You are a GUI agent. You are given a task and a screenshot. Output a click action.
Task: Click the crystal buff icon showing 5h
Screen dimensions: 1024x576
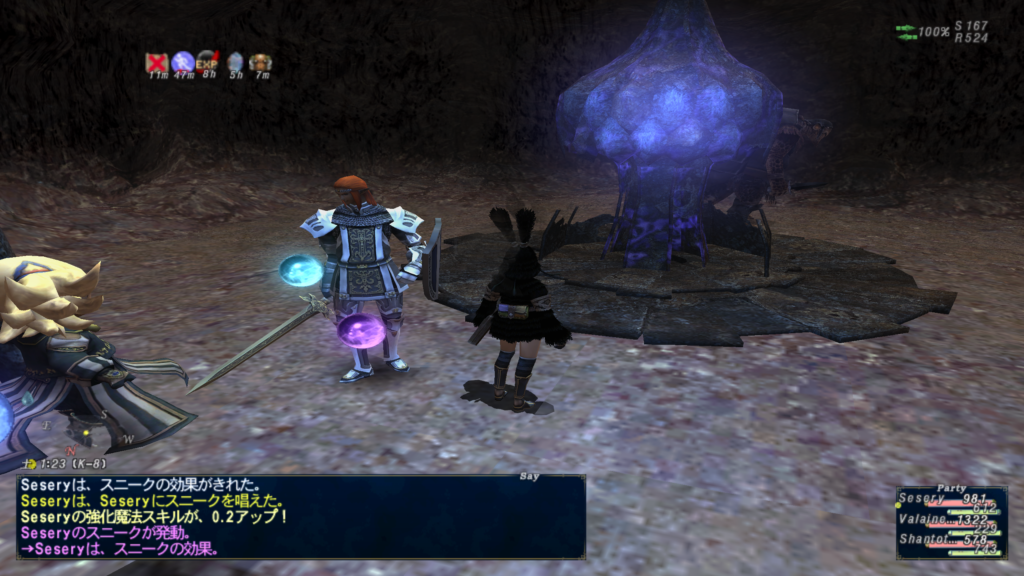click(x=235, y=63)
